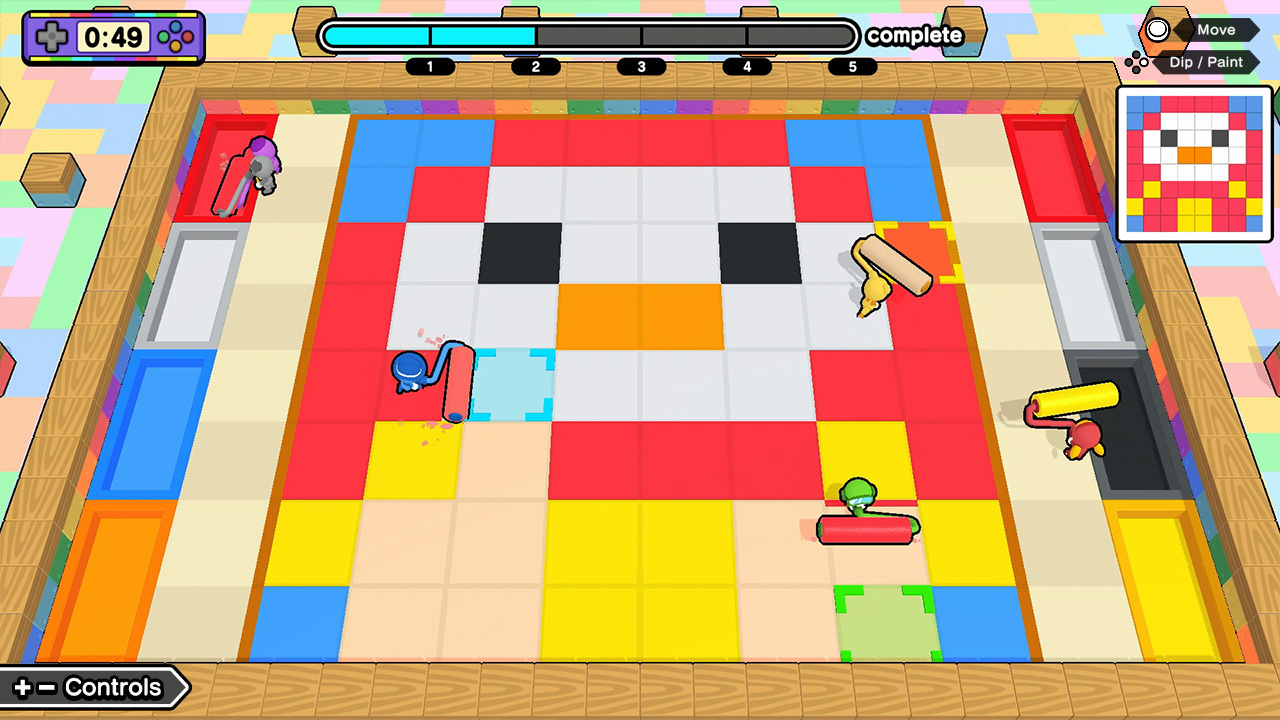Select the four-button gamepad icon beside the timer
Screen dimensions: 1280x720
[x=178, y=38]
